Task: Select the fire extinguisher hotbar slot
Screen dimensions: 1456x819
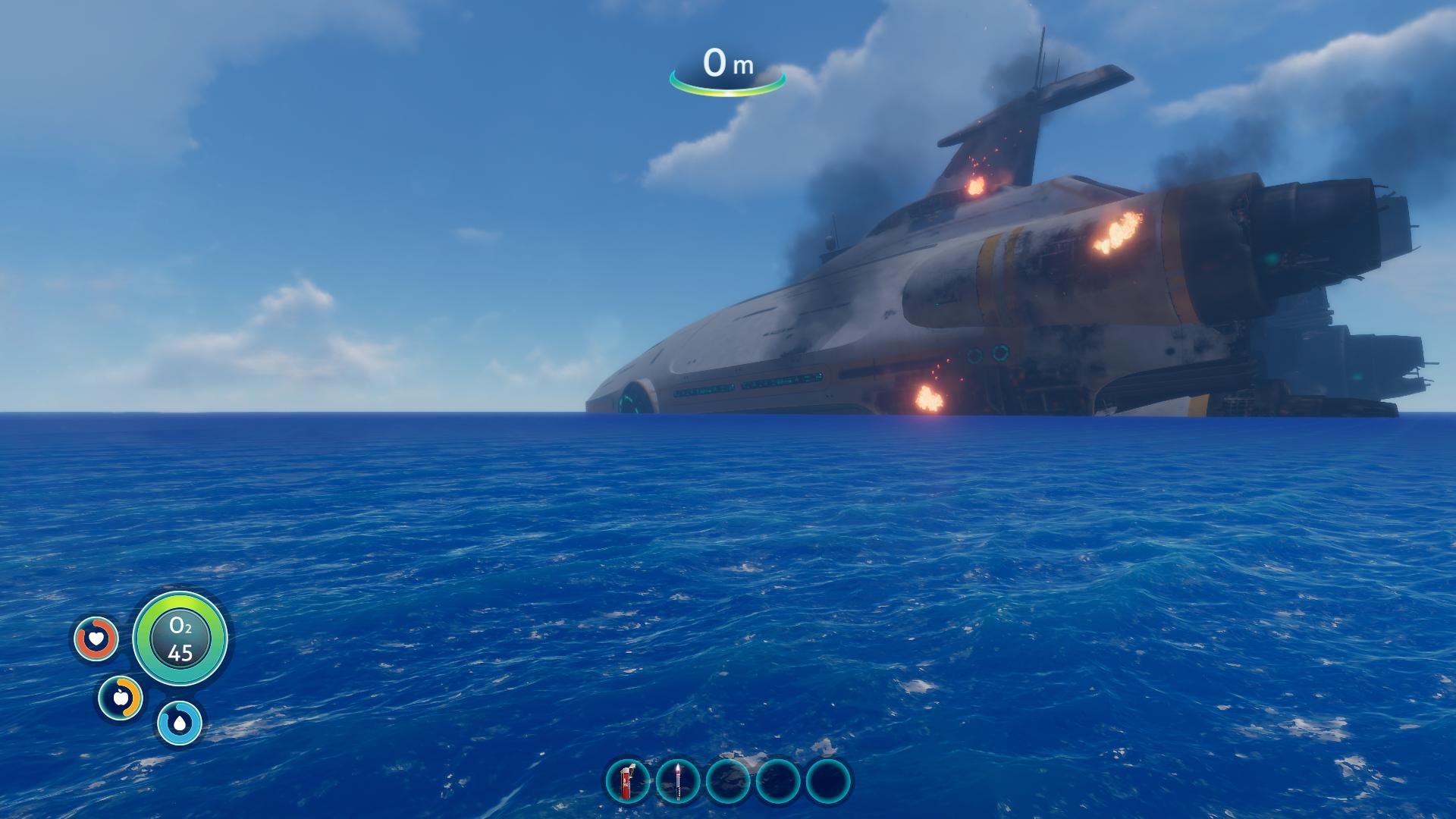Action: point(627,781)
